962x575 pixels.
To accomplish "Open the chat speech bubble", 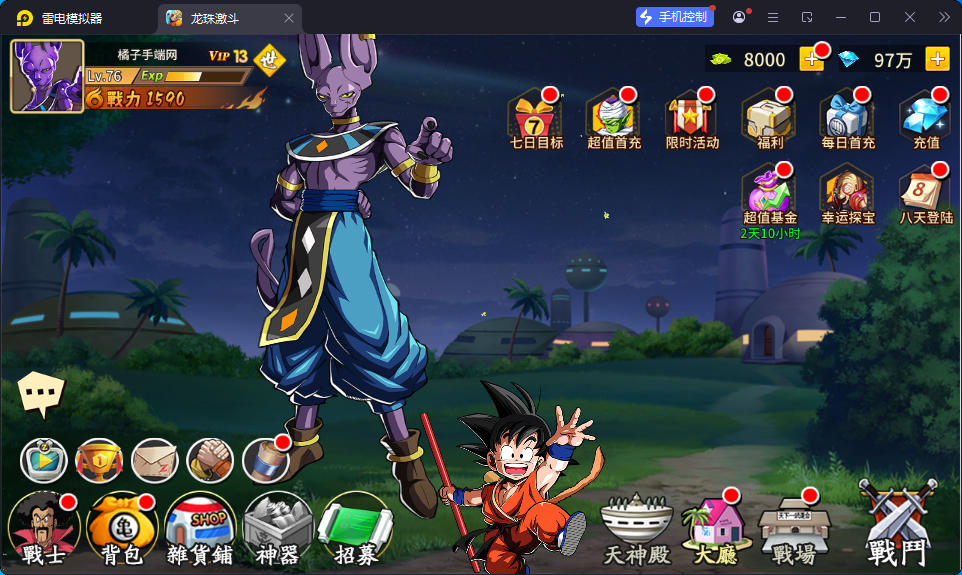I will tap(41, 394).
